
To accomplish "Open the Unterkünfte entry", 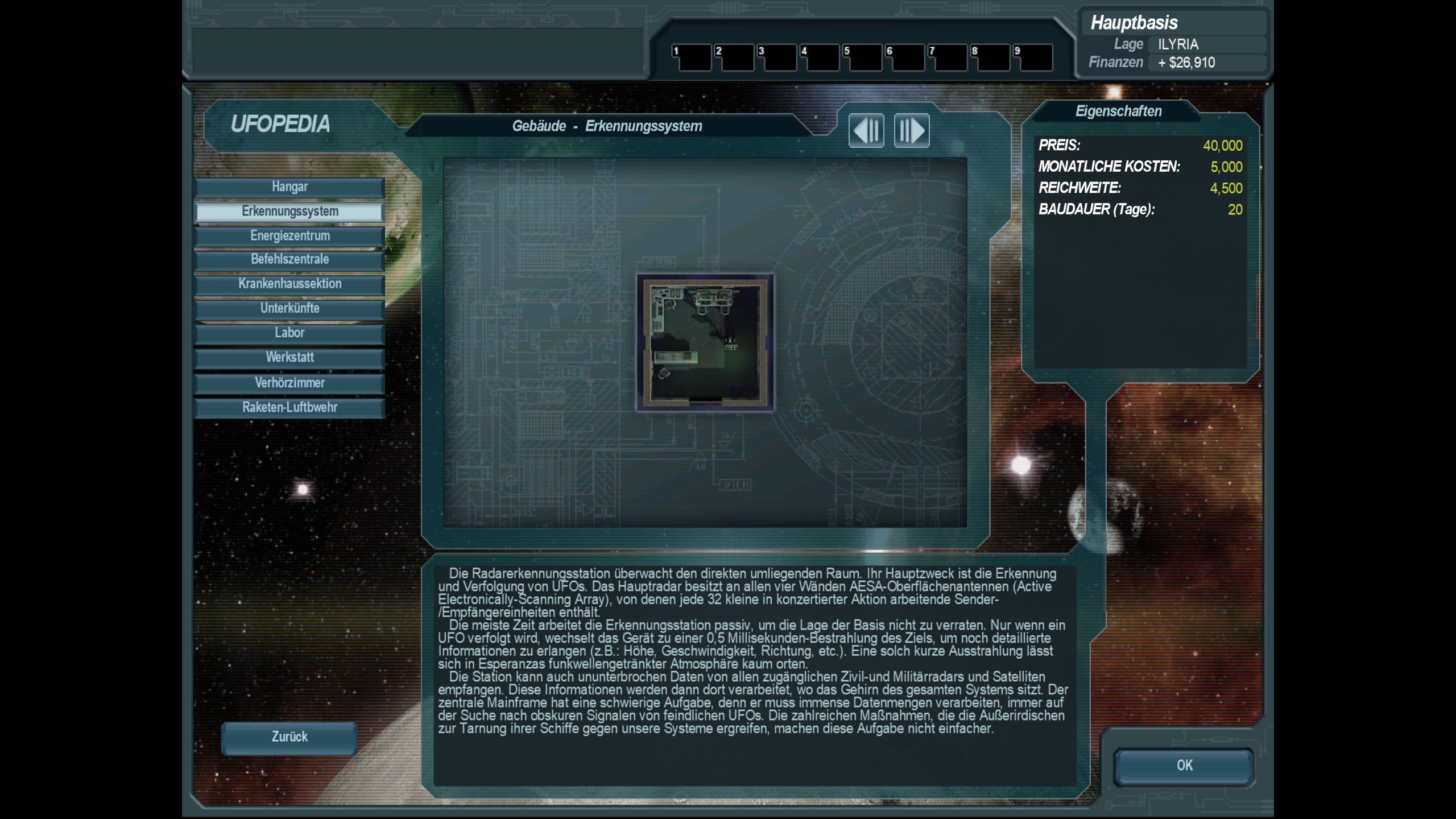I will 289,309.
